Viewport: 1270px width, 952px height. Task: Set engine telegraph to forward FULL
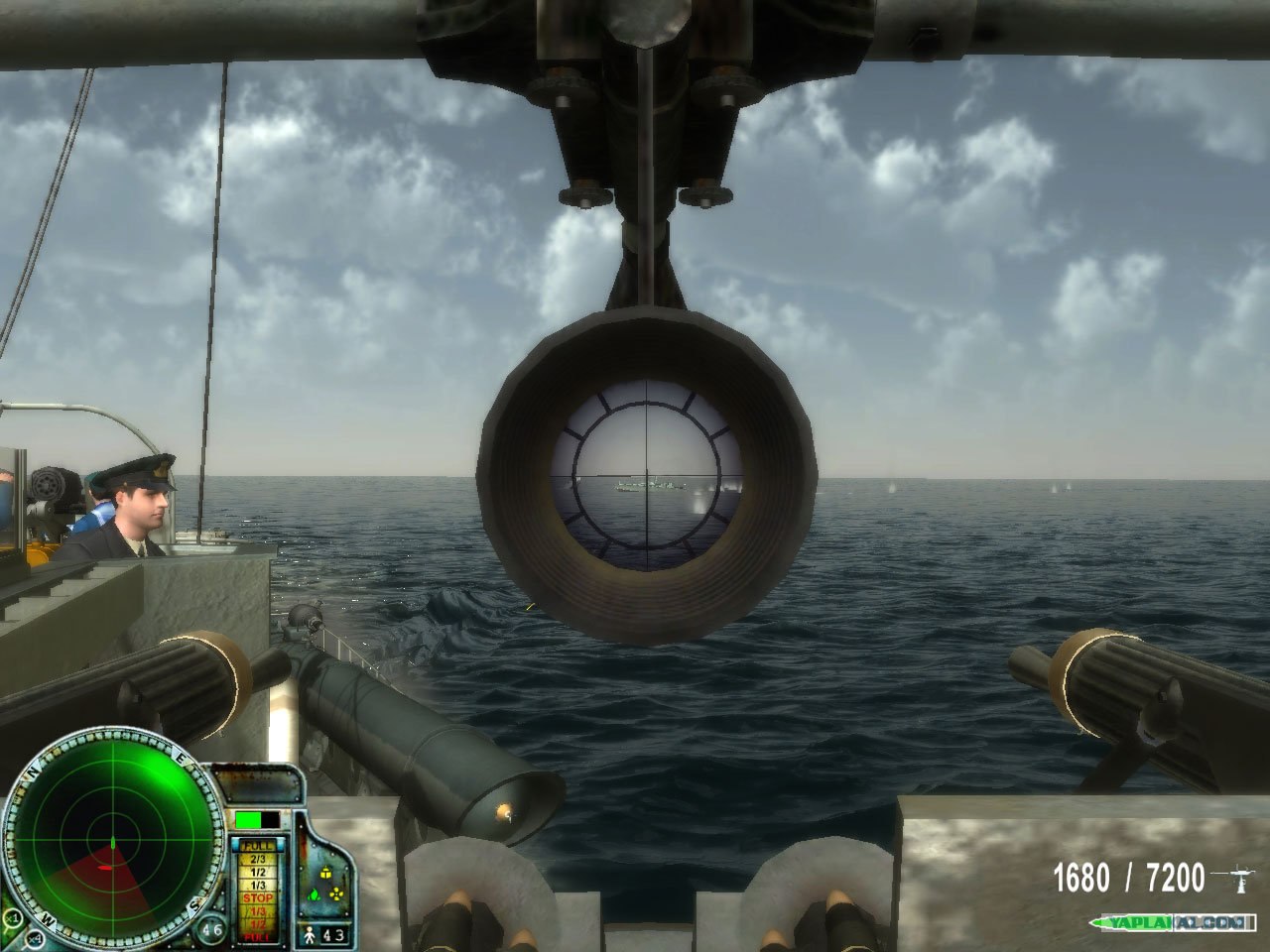tap(258, 846)
